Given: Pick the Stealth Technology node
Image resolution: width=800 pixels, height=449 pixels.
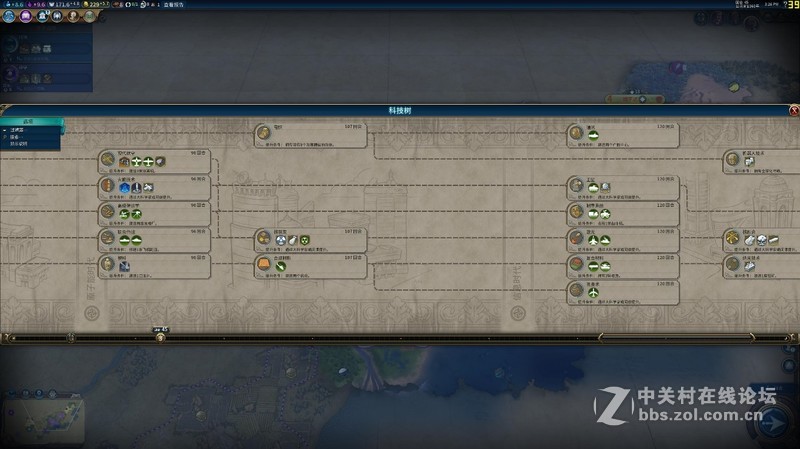Looking at the screenshot, I should 620,290.
